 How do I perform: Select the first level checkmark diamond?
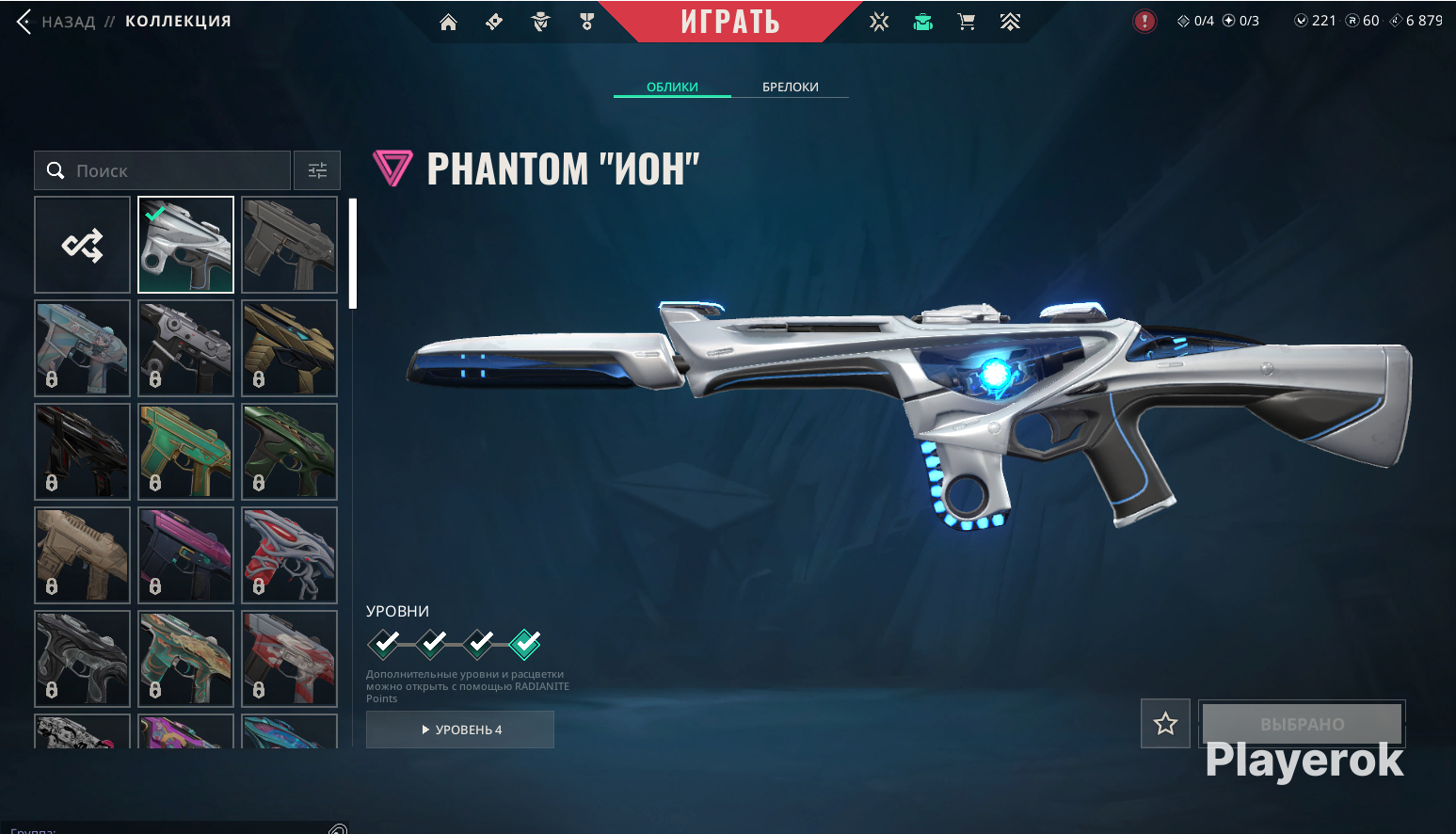point(384,644)
